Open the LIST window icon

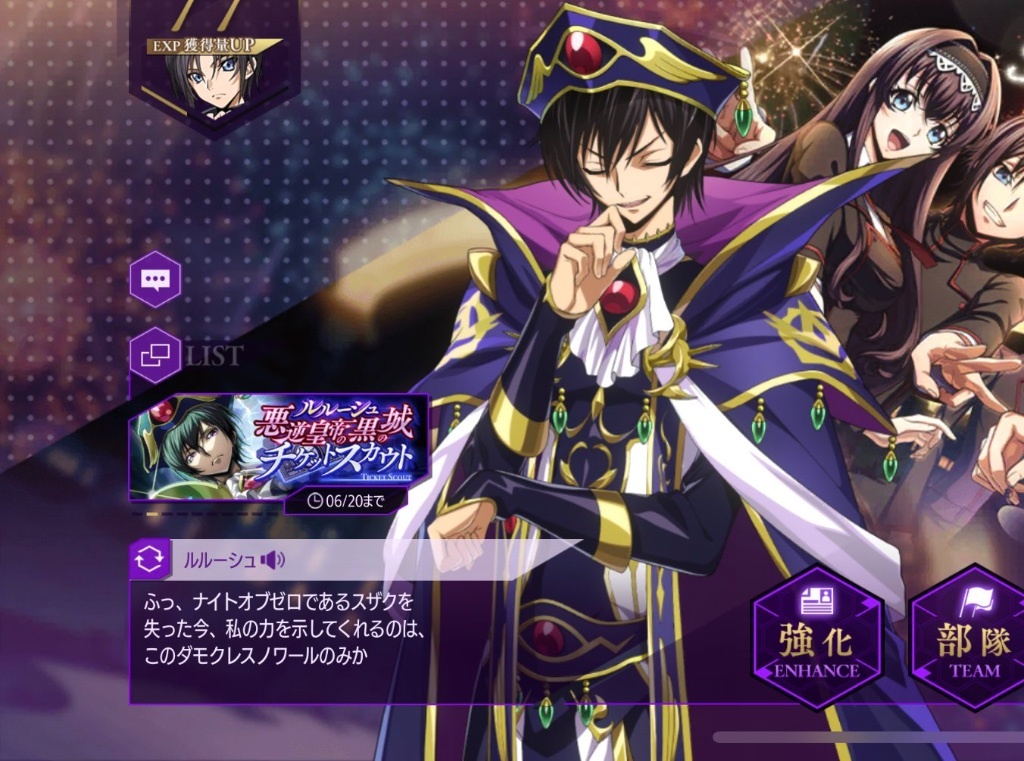[x=155, y=356]
